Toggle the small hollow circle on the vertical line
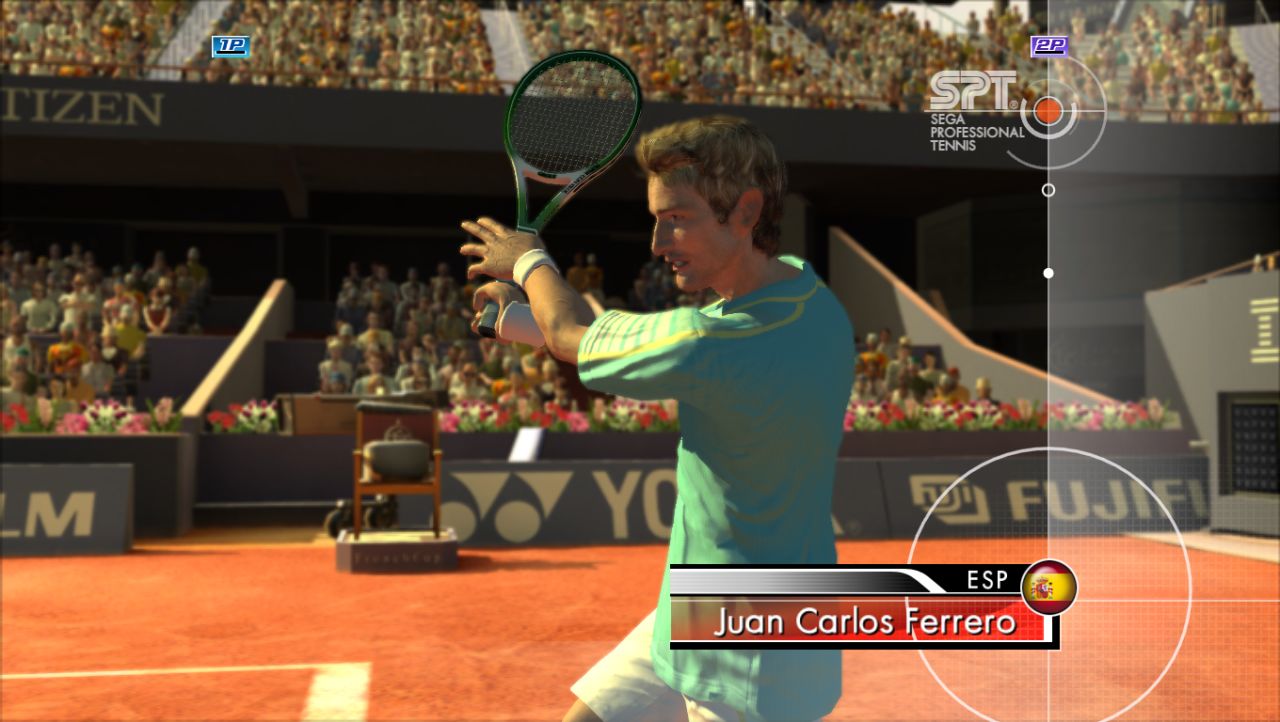The width and height of the screenshot is (1280, 722). click(x=1048, y=188)
